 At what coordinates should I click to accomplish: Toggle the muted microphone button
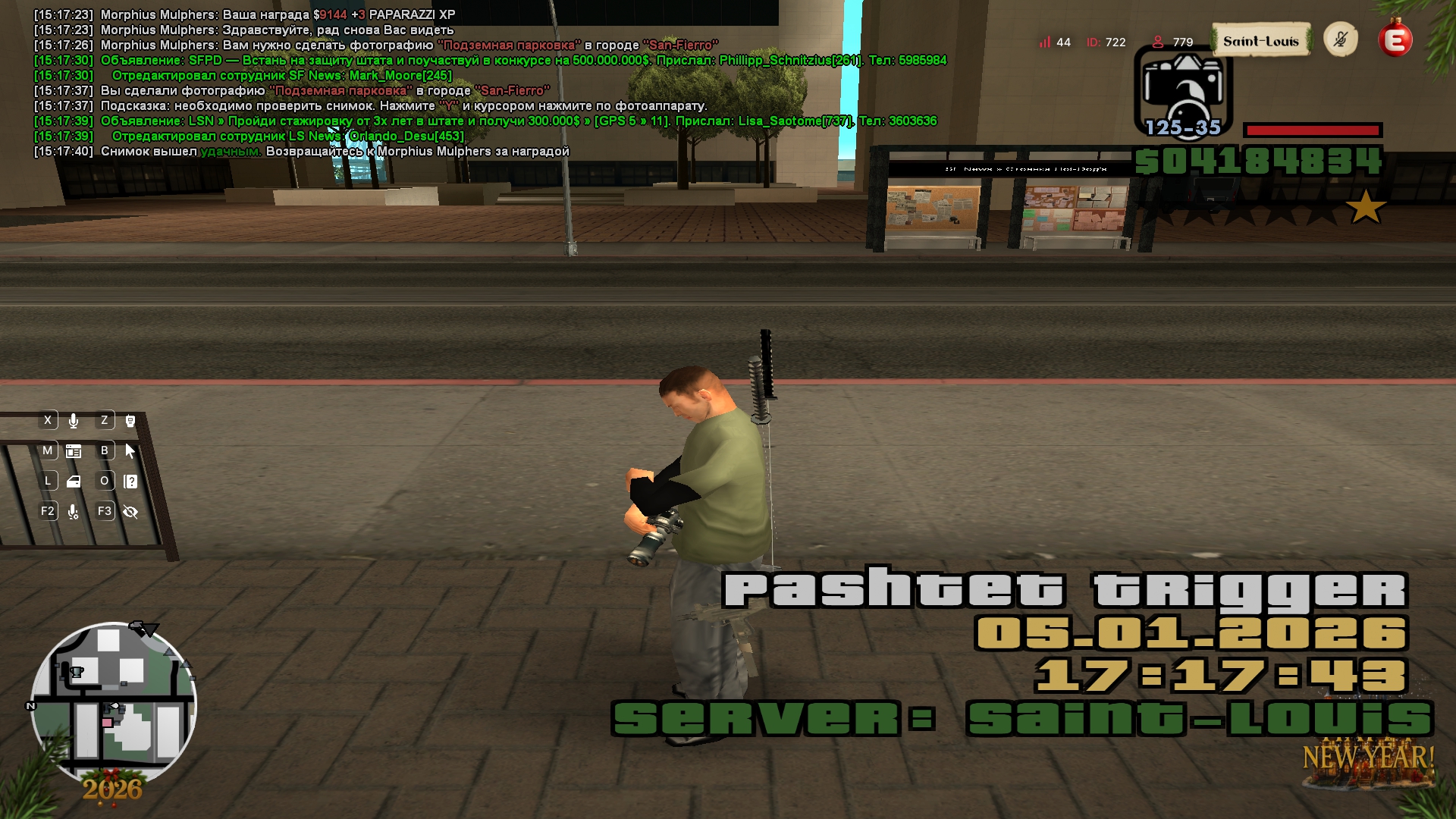[1340, 39]
